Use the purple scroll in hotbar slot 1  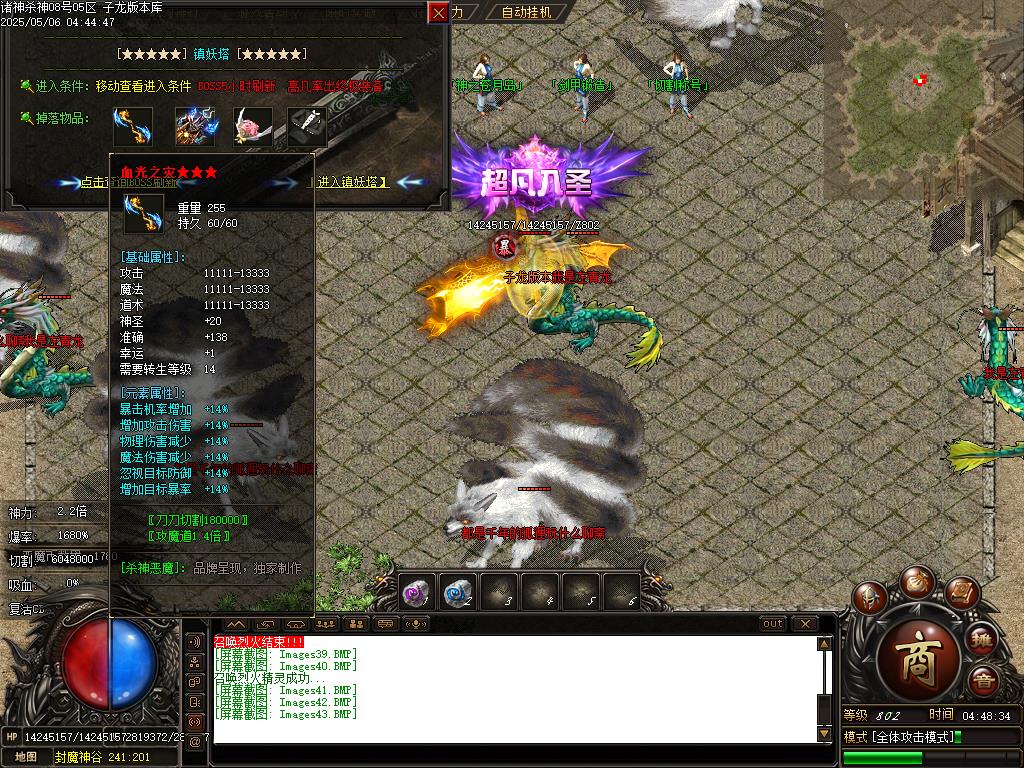click(x=415, y=592)
